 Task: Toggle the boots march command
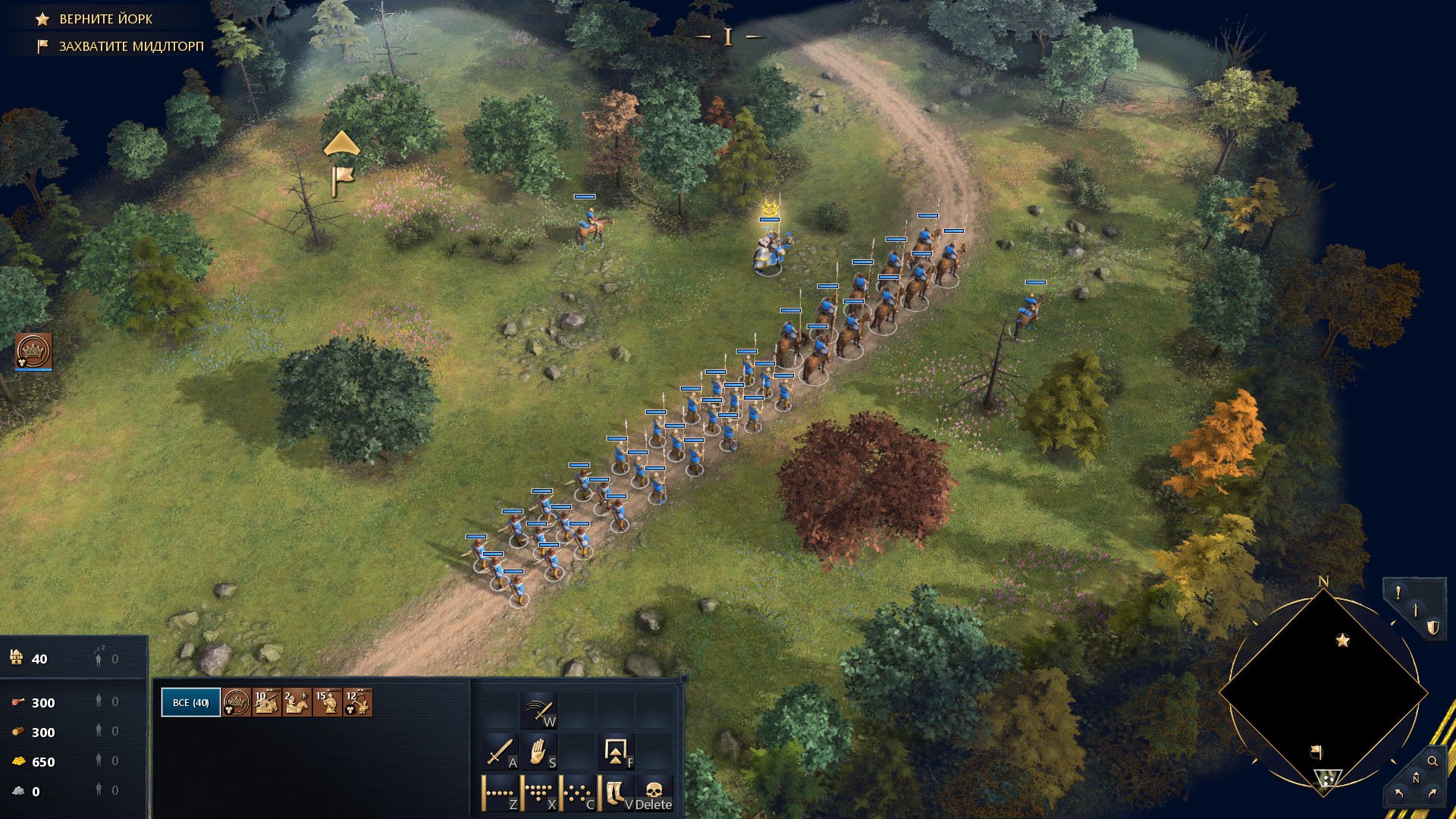[x=616, y=793]
